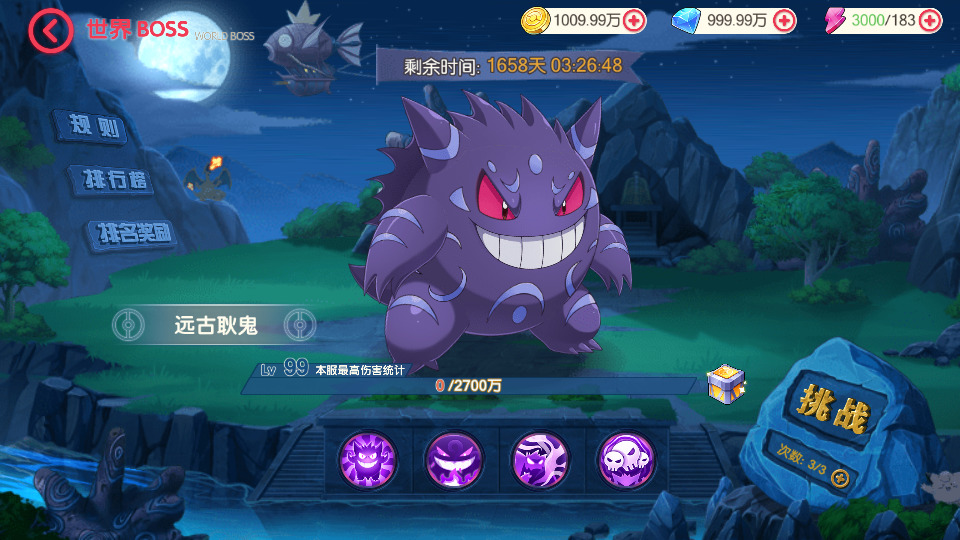
Task: Refill pink lightning energy with plus button
Action: pyautogui.click(x=930, y=20)
